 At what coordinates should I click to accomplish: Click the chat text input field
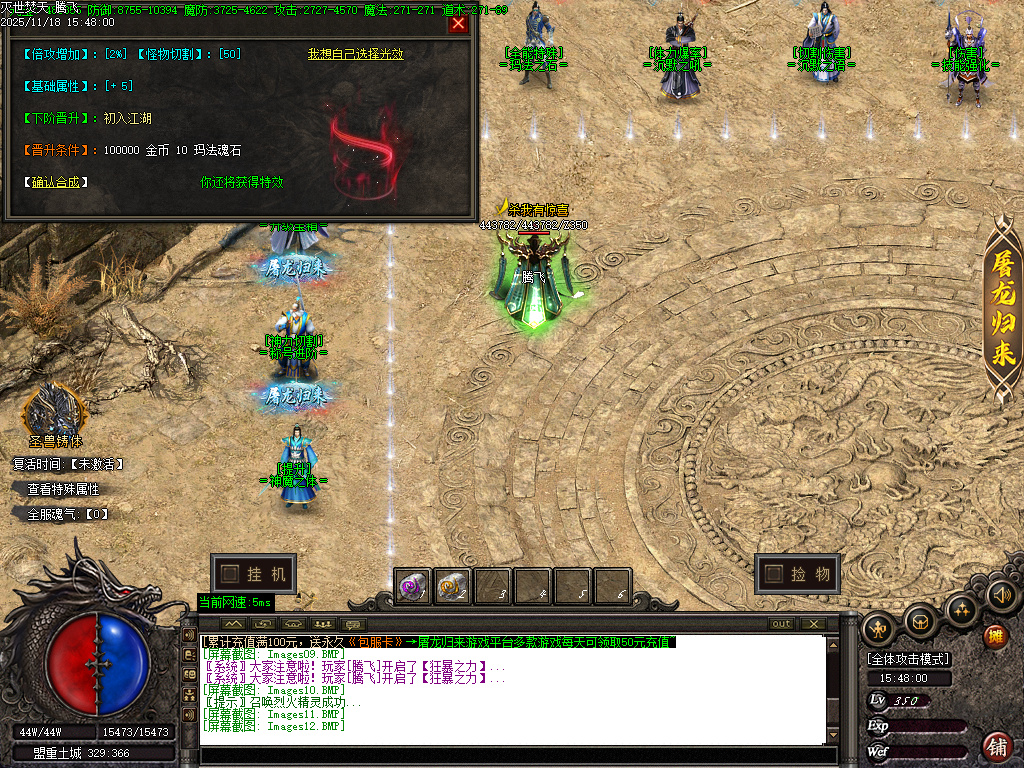(x=510, y=755)
